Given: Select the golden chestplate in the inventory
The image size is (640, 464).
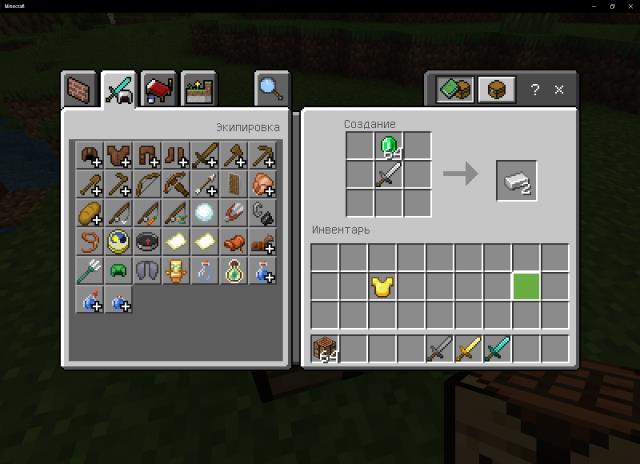Looking at the screenshot, I should [381, 288].
